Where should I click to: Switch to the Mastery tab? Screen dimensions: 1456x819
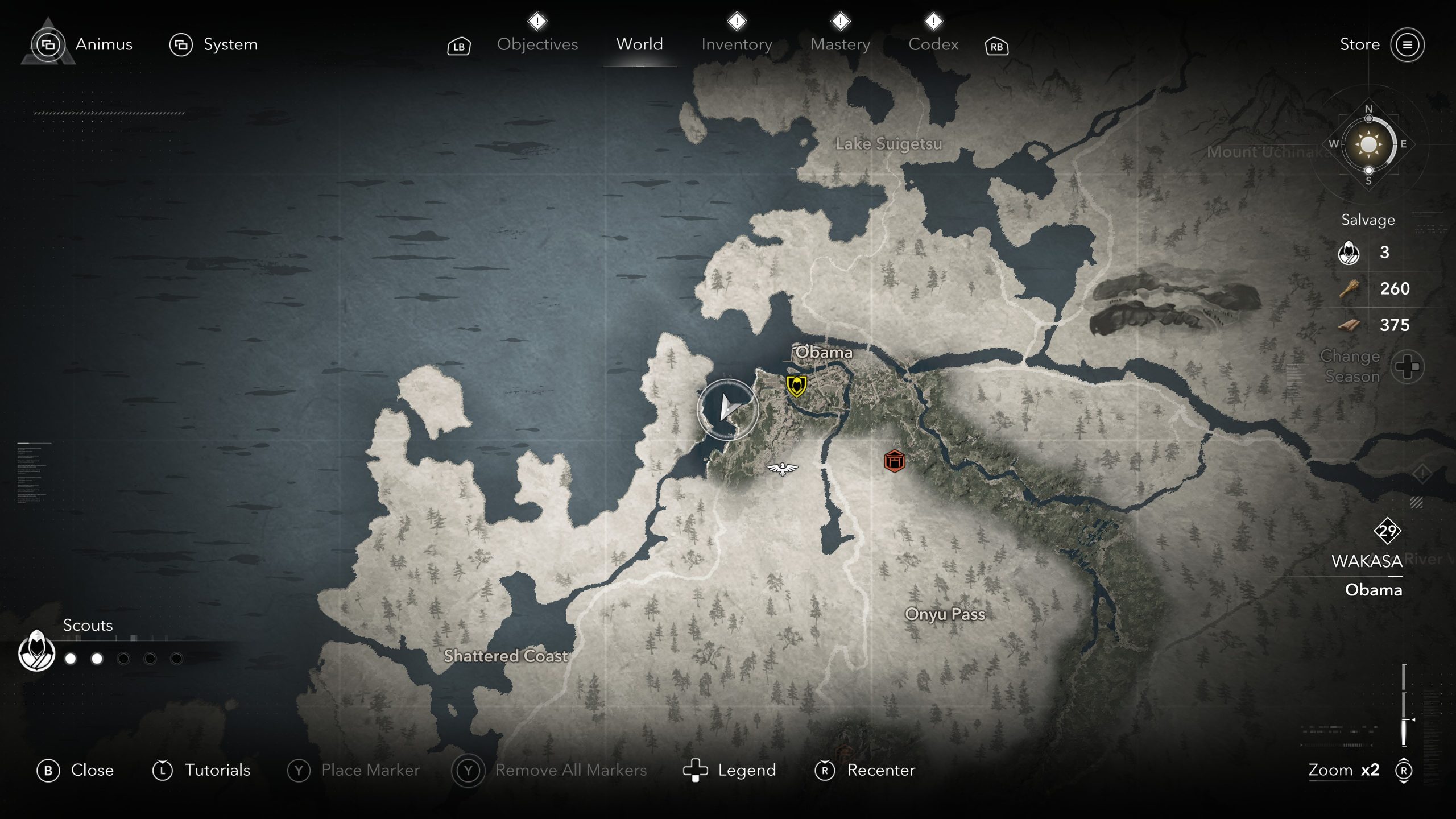click(x=840, y=44)
